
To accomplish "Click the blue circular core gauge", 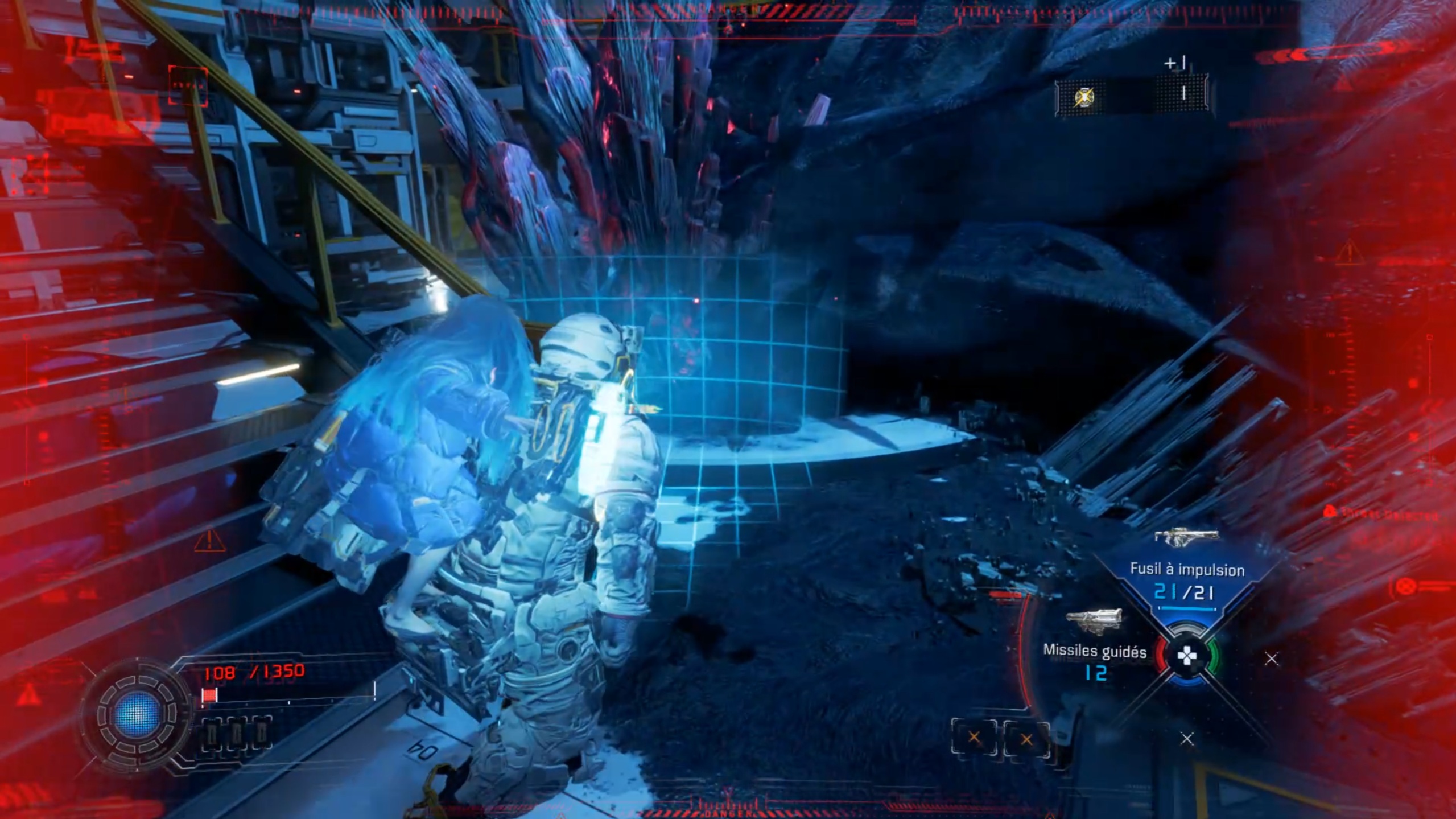I will (x=137, y=714).
